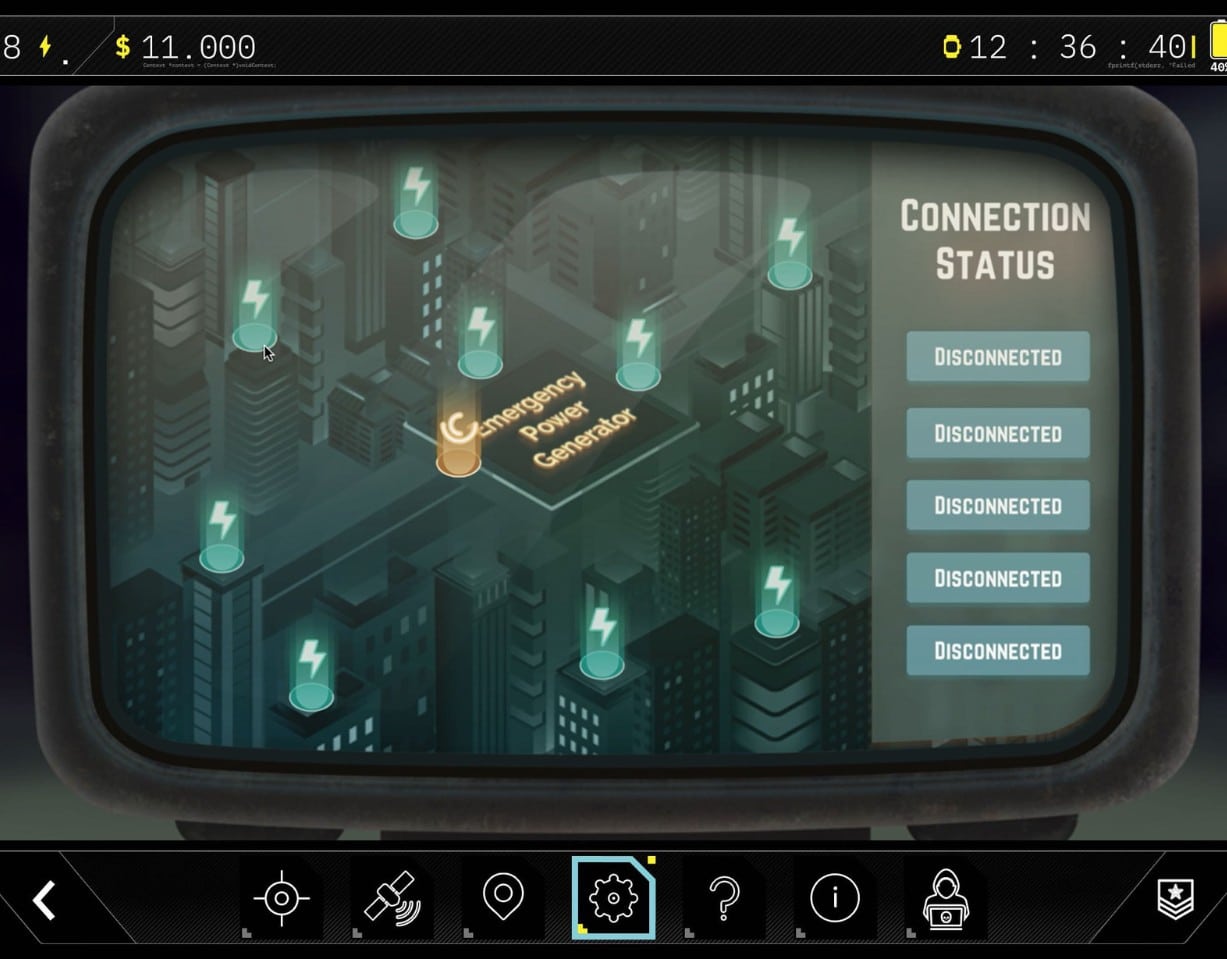Open the rank badge menu
Screen dimensions: 1227x959
pyautogui.click(x=1175, y=899)
